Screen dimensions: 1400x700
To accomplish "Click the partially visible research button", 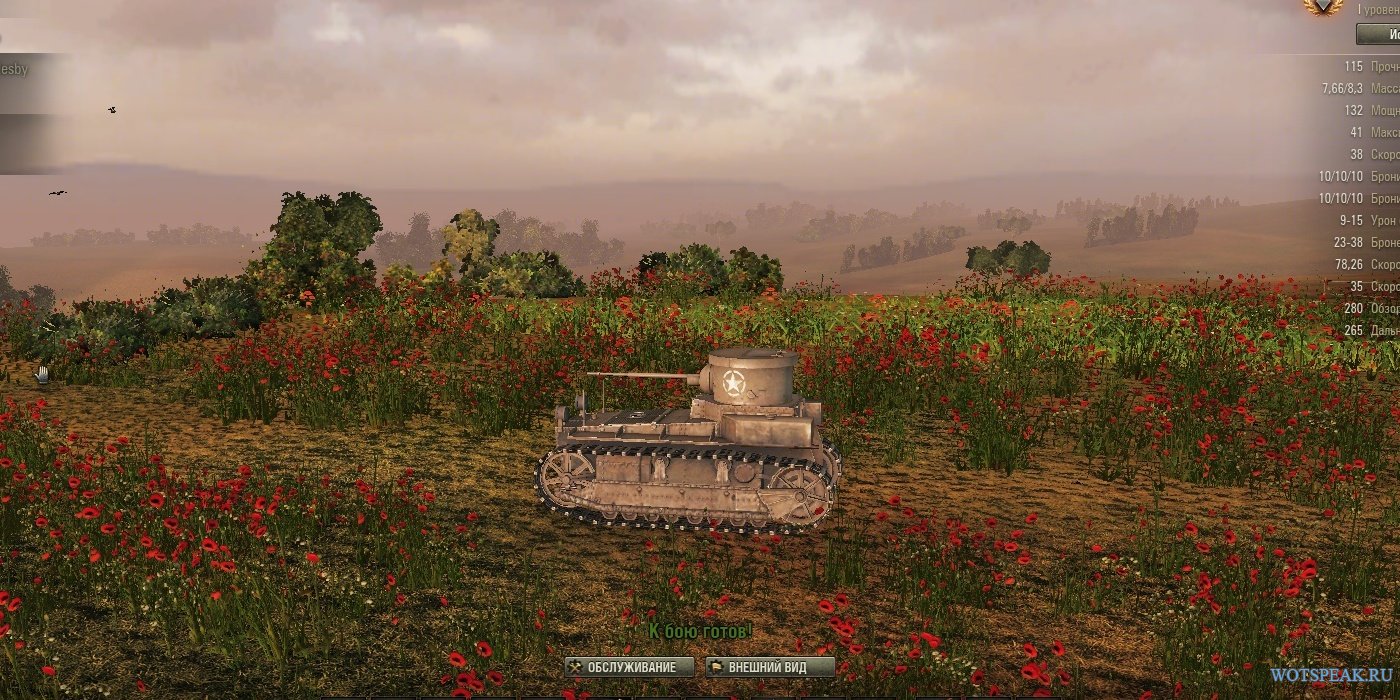I will click(1379, 35).
